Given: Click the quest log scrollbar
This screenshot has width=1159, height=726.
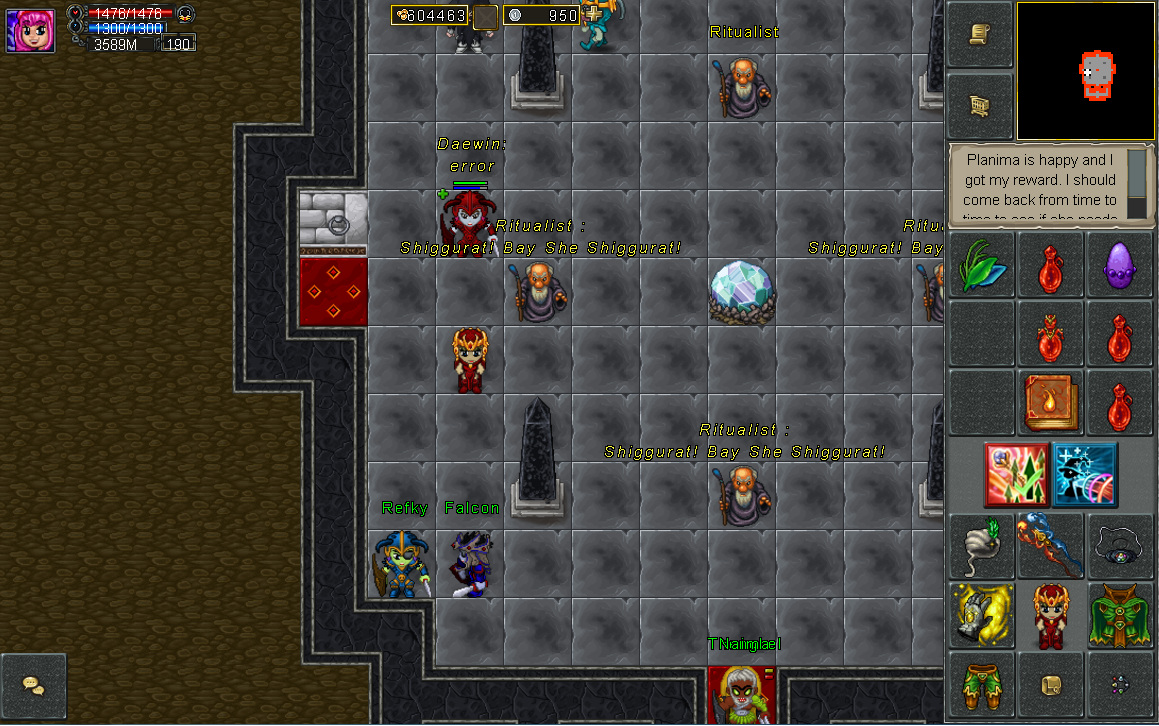Looking at the screenshot, I should pyautogui.click(x=1136, y=183).
